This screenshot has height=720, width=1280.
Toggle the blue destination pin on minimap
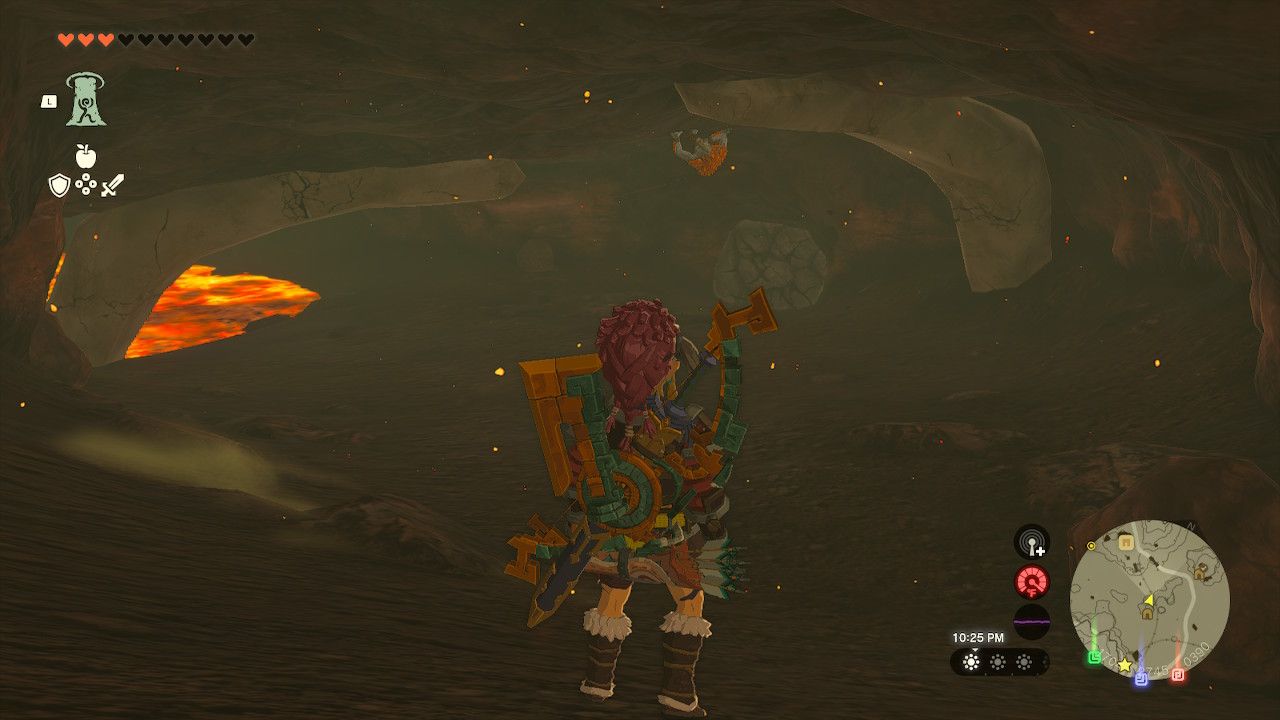(1140, 680)
